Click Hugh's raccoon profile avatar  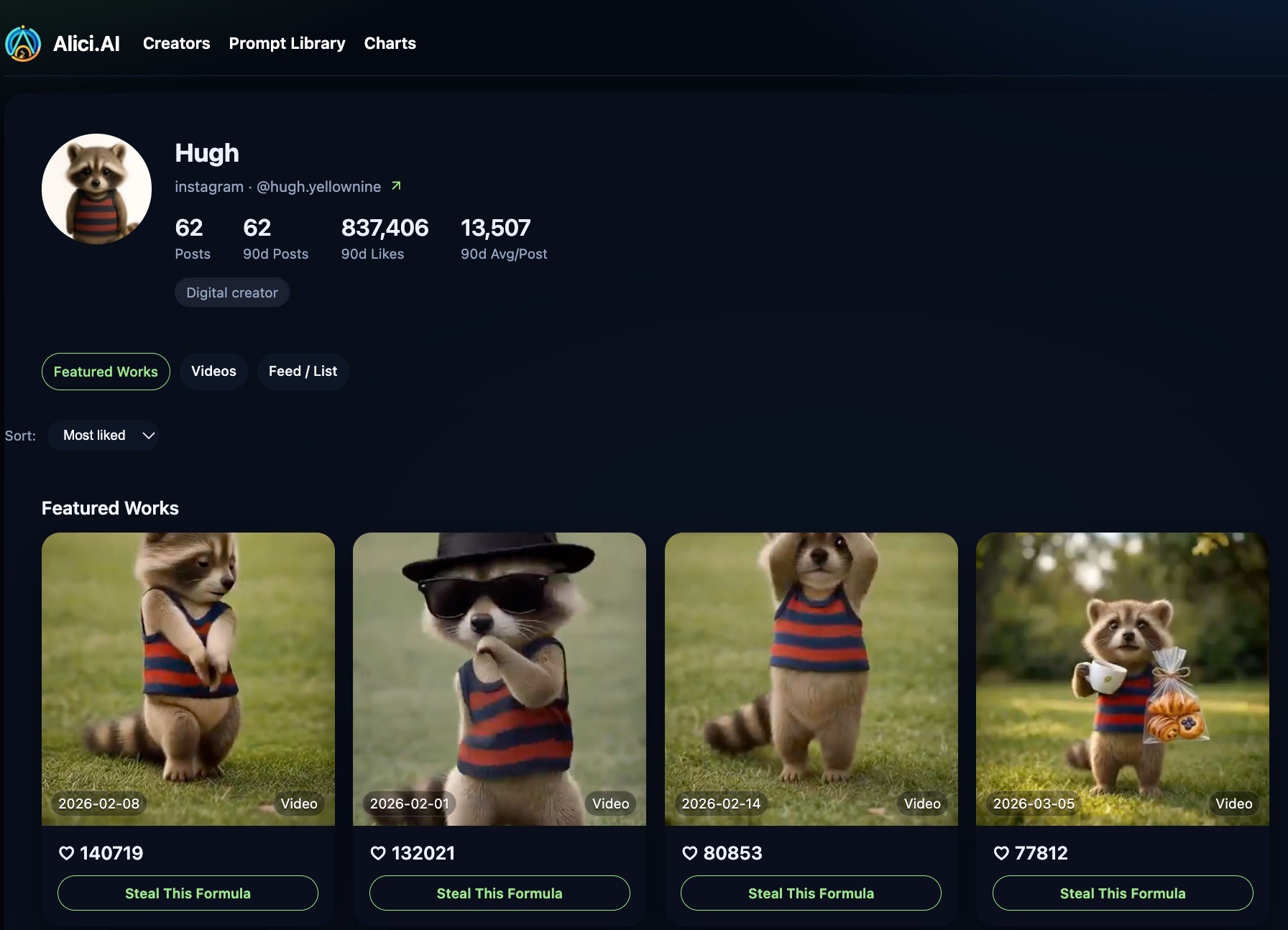tap(96, 188)
